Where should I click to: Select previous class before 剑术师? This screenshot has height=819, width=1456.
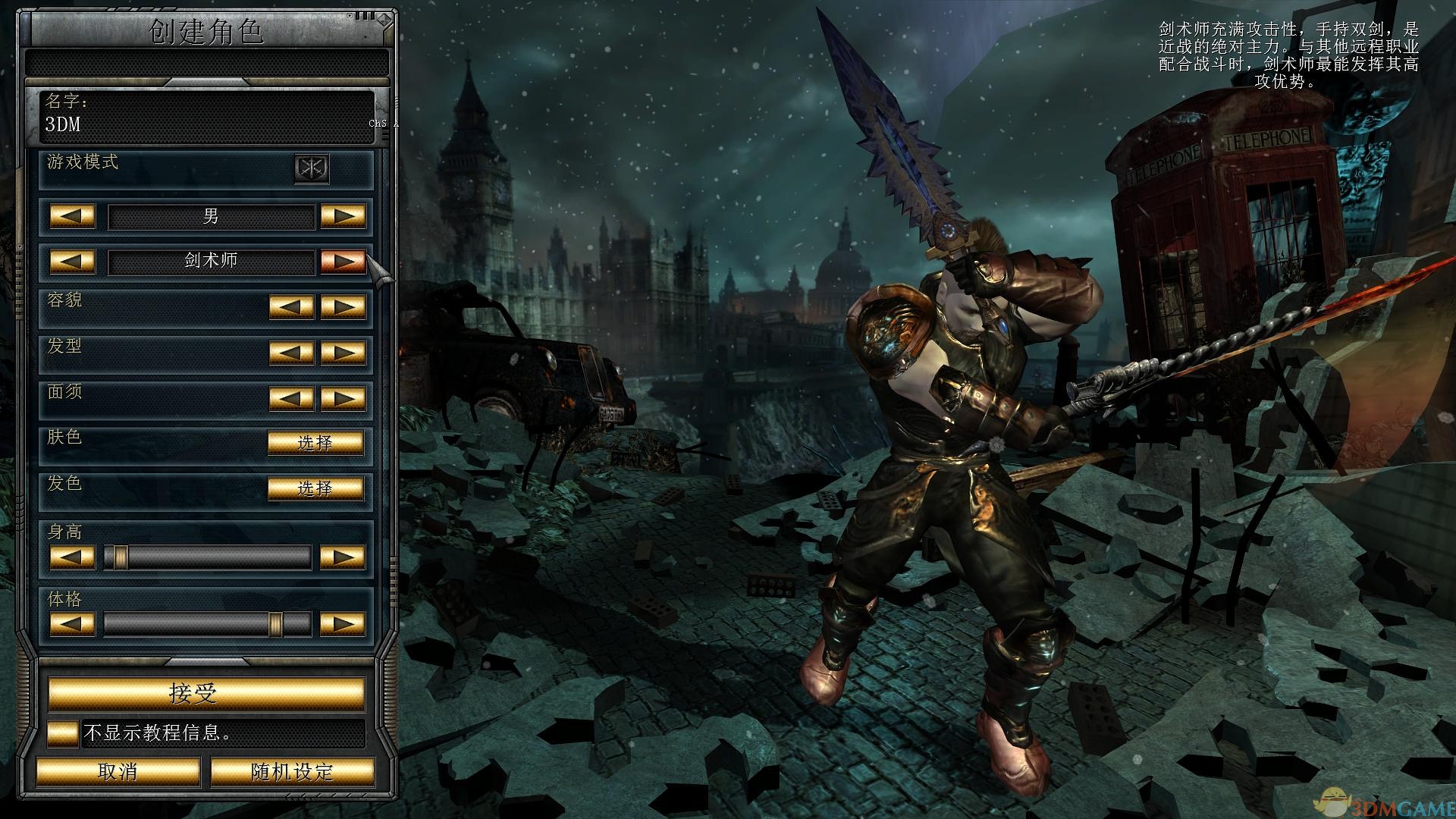72,261
